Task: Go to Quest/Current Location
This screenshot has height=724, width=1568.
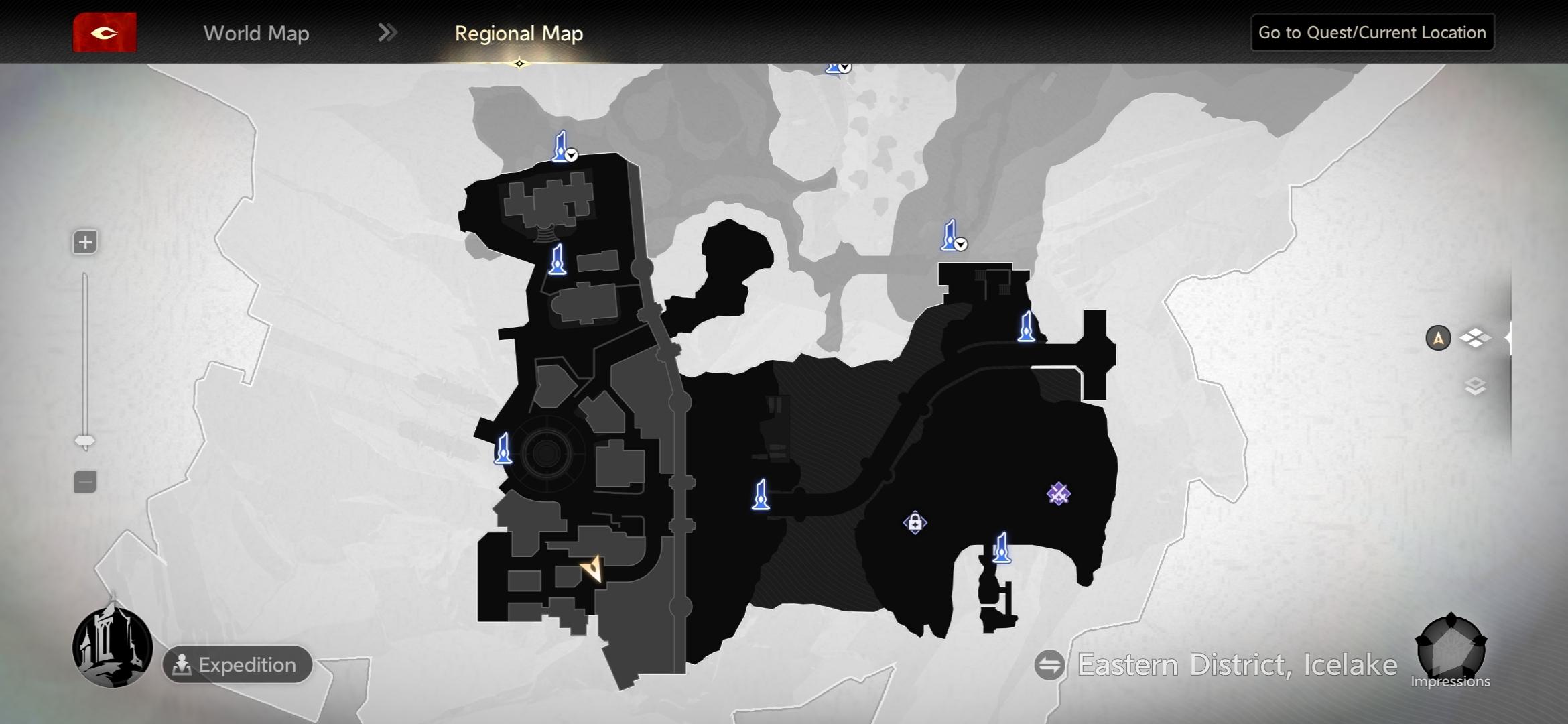Action: [x=1372, y=32]
